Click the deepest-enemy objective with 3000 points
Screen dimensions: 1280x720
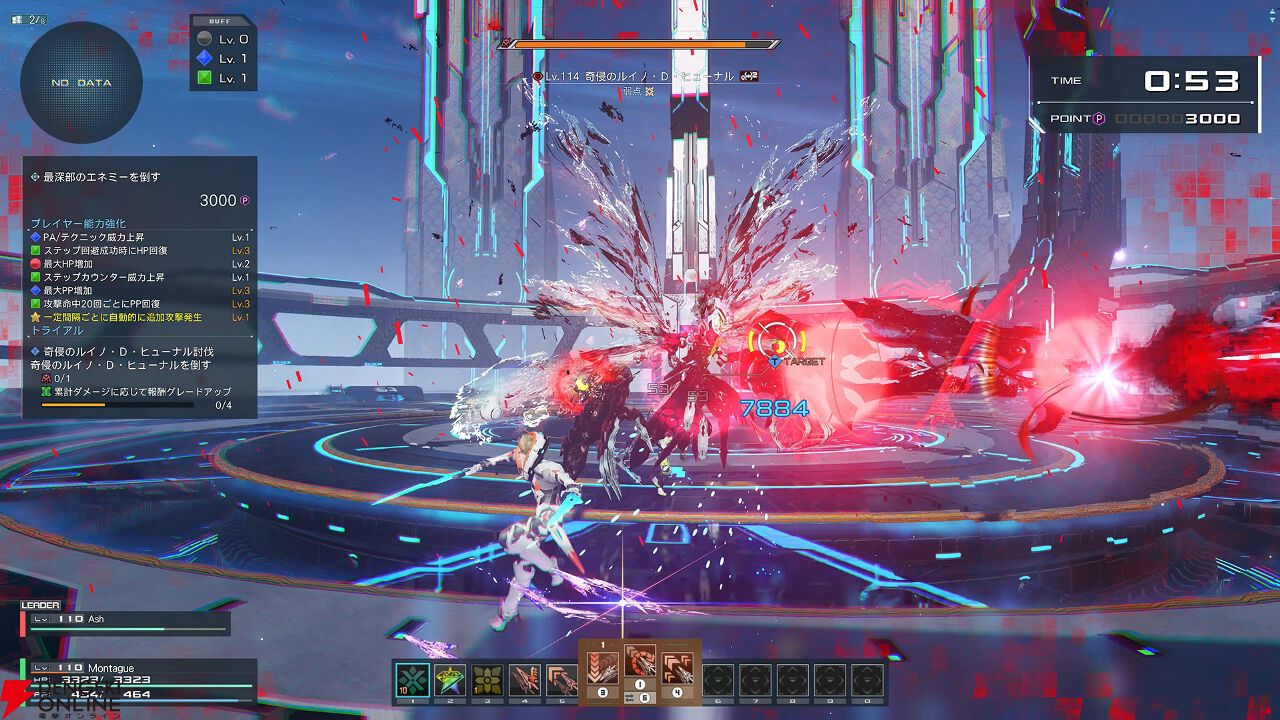click(x=140, y=188)
